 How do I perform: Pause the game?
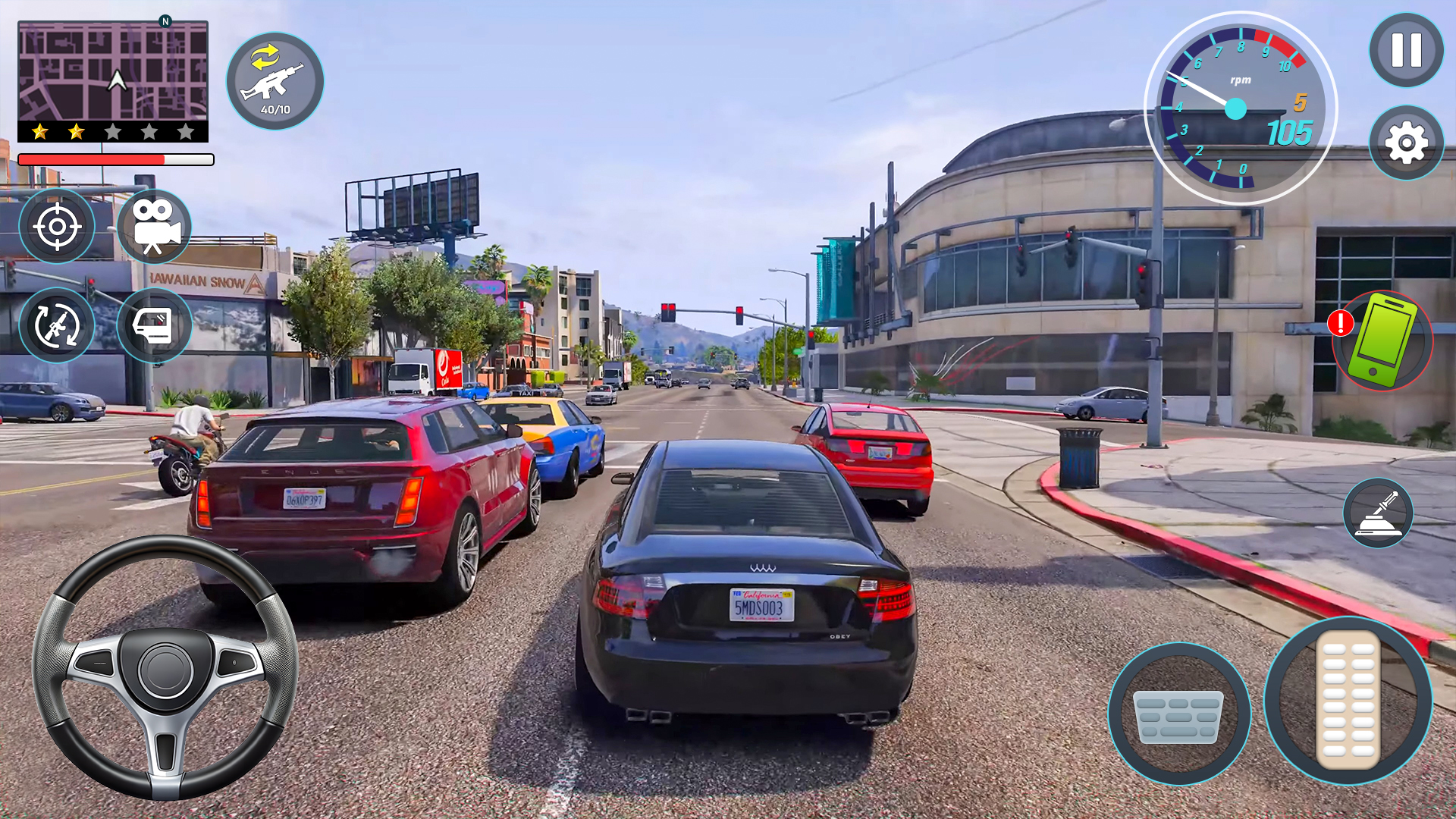[1406, 51]
